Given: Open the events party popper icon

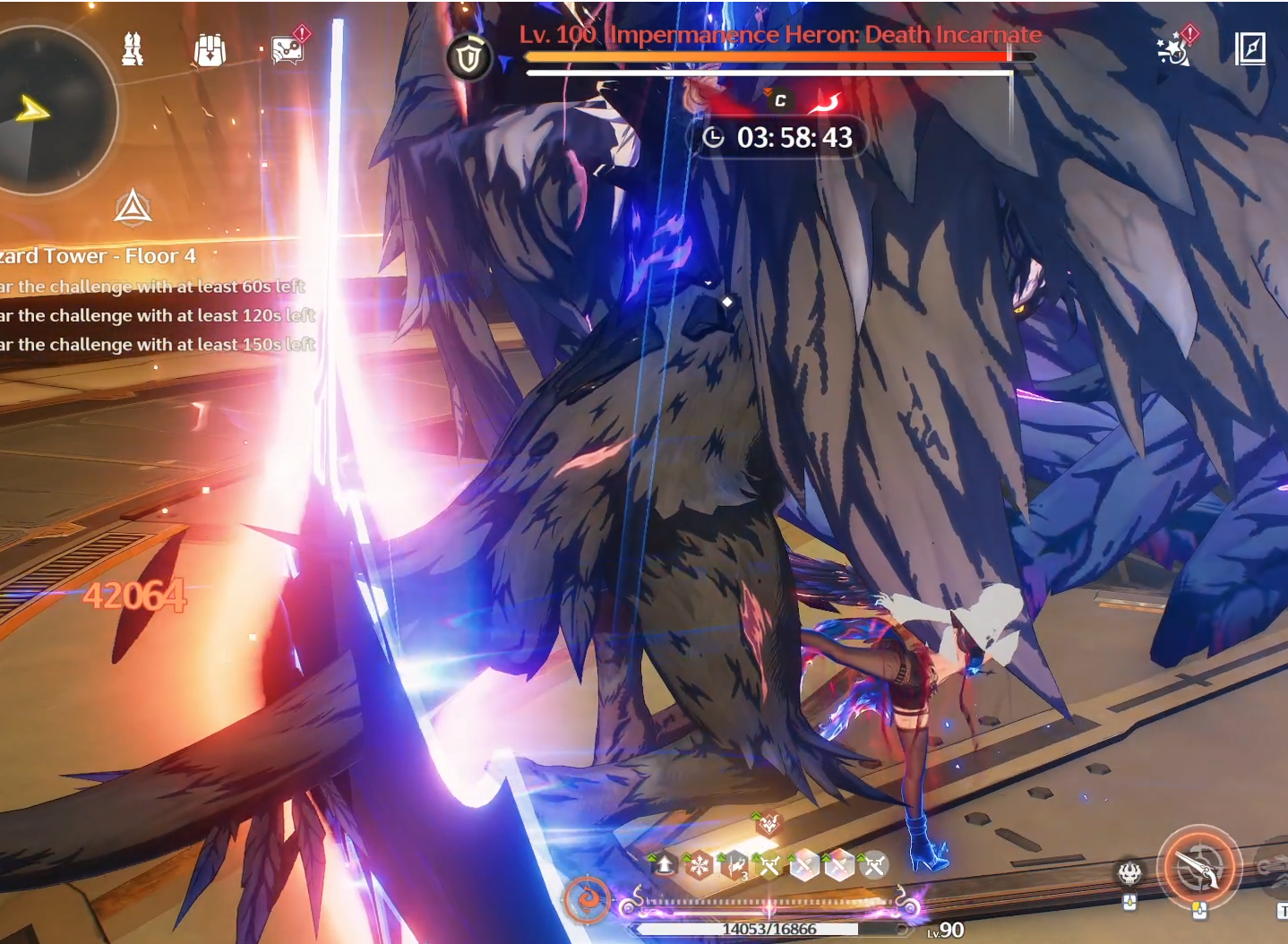Looking at the screenshot, I should click(1173, 48).
